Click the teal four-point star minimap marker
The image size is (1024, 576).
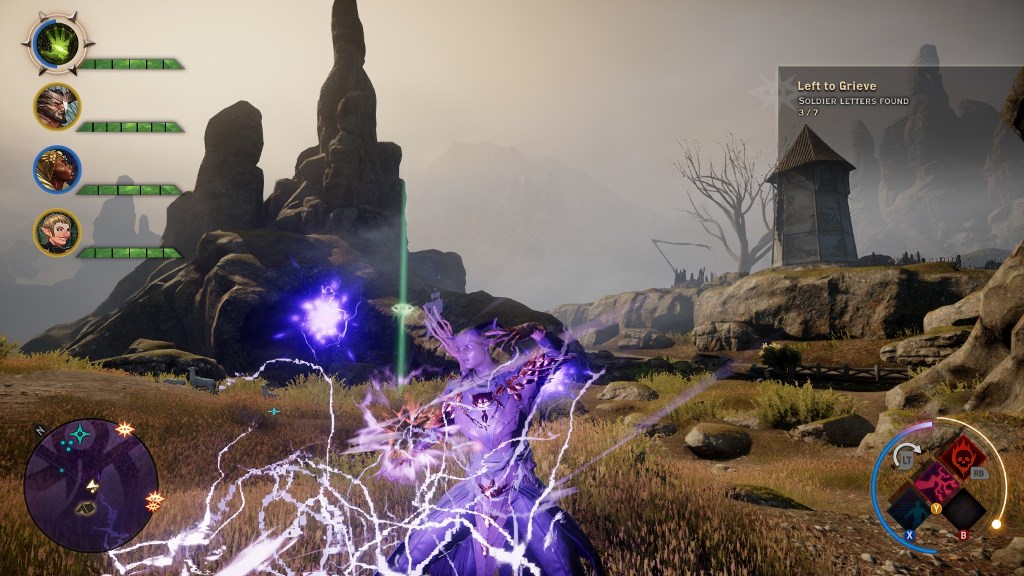tap(78, 435)
